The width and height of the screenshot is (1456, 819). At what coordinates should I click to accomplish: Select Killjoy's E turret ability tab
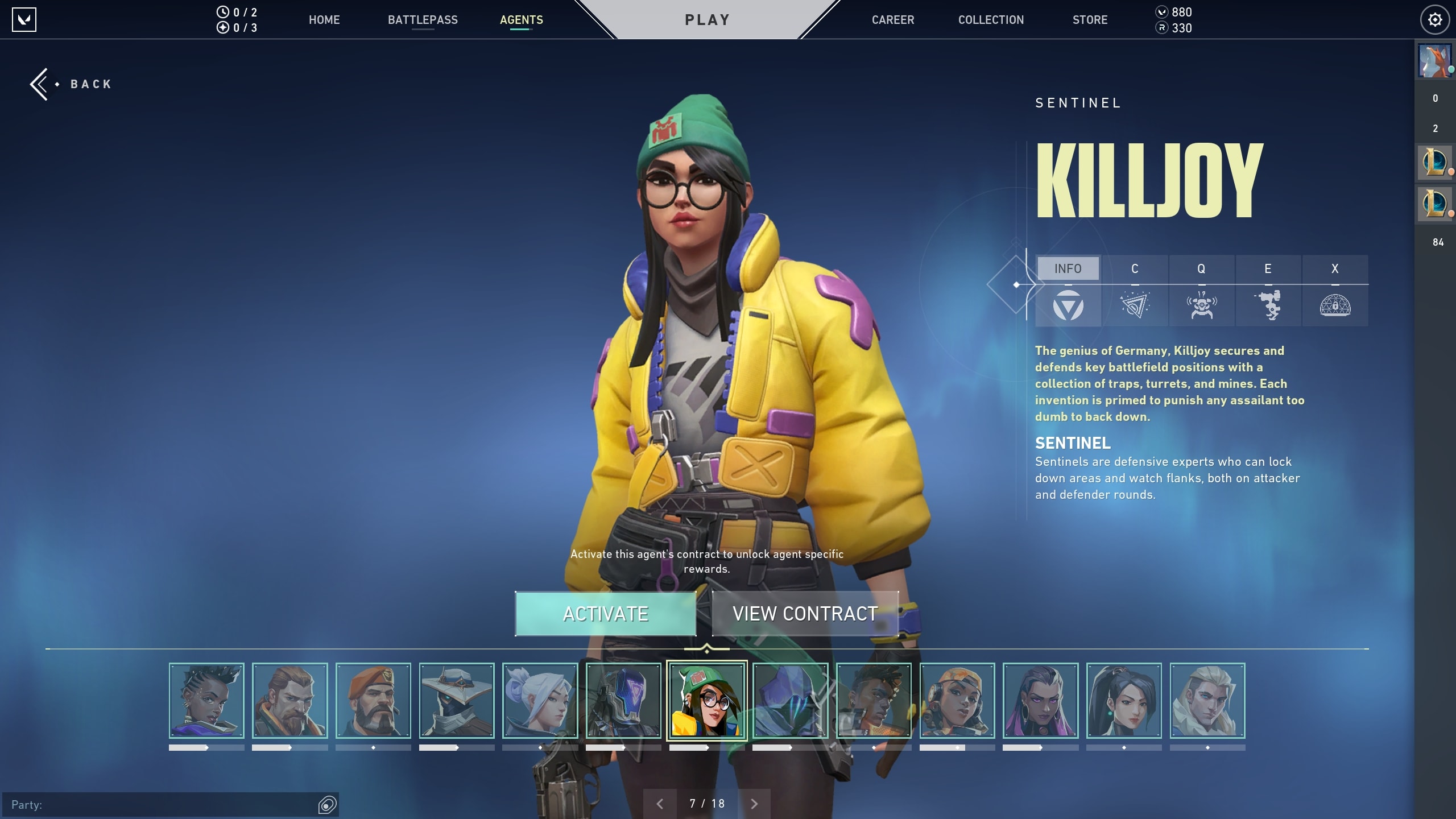1268,291
